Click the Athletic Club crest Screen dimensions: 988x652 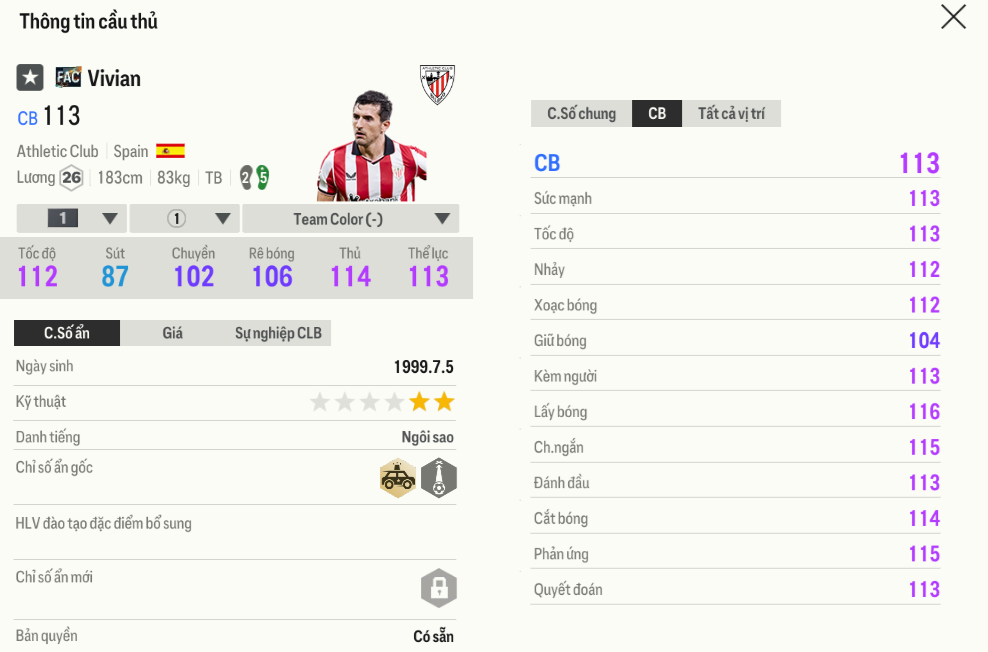pyautogui.click(x=437, y=84)
